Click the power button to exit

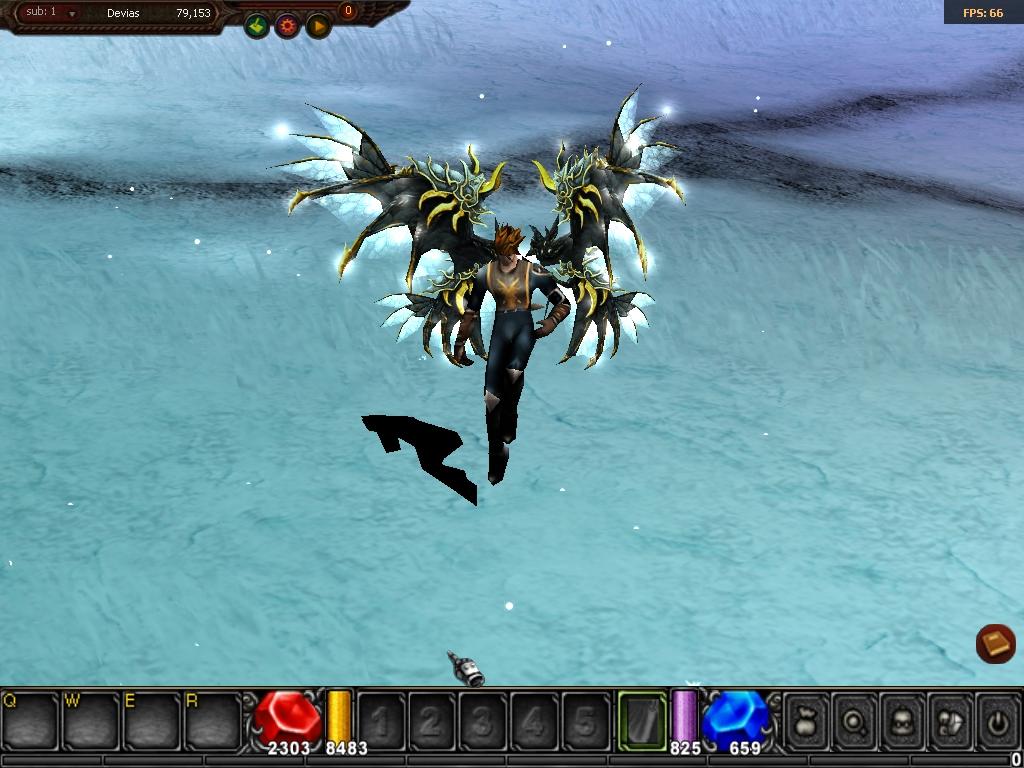tap(997, 721)
